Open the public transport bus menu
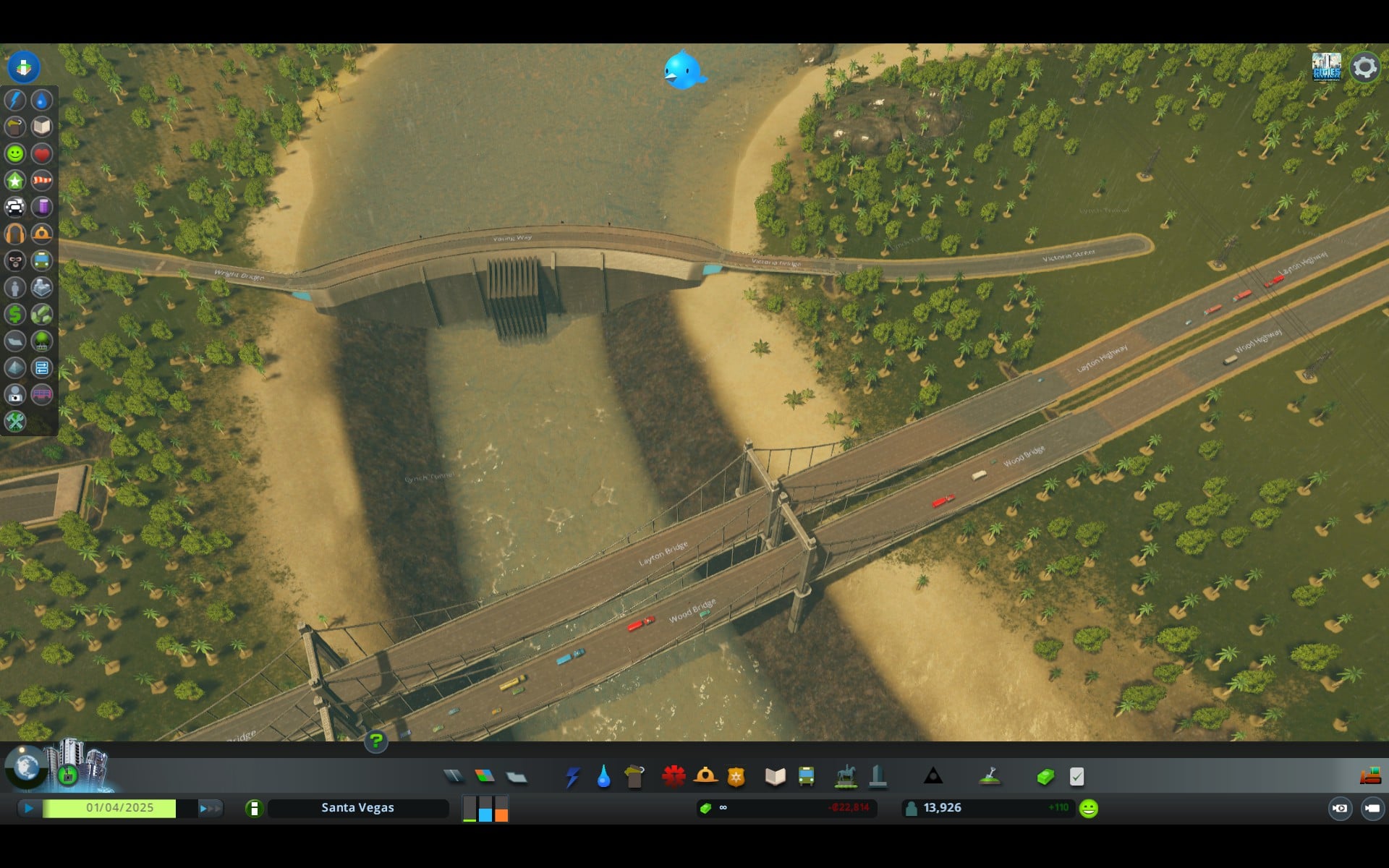This screenshot has width=1389, height=868. 806,777
